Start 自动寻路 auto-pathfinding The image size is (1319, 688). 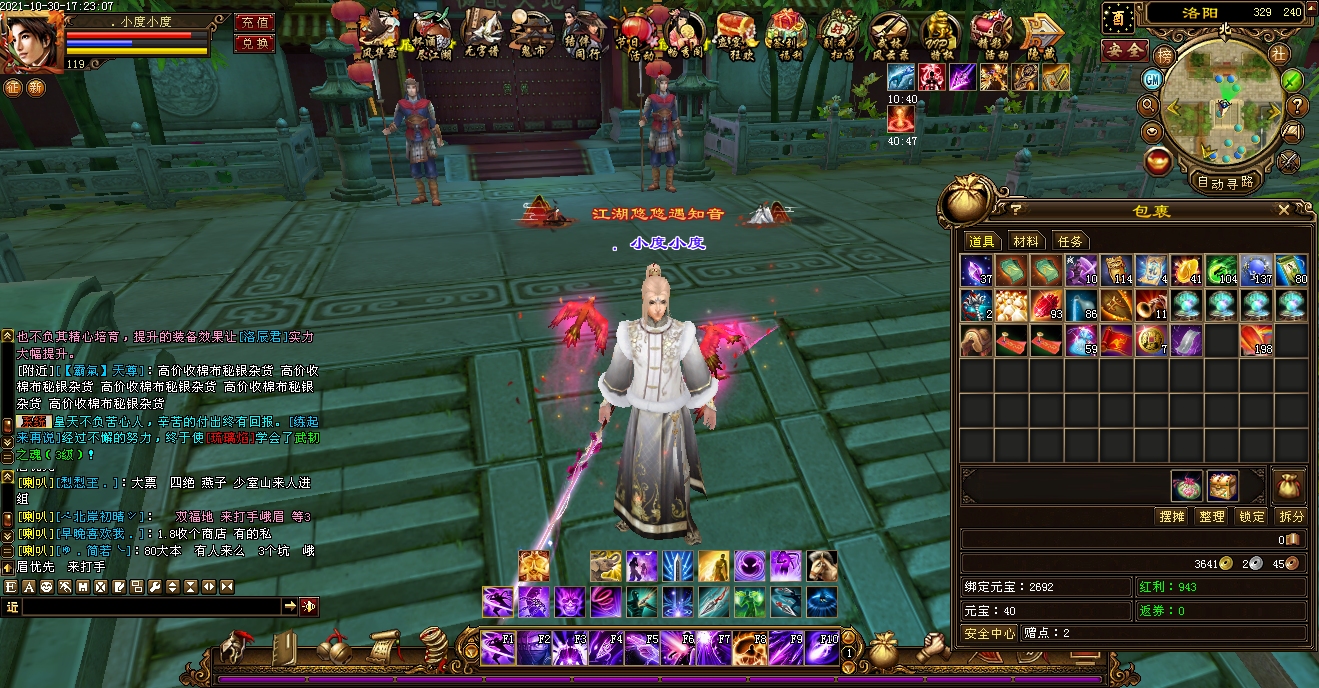(x=1225, y=182)
